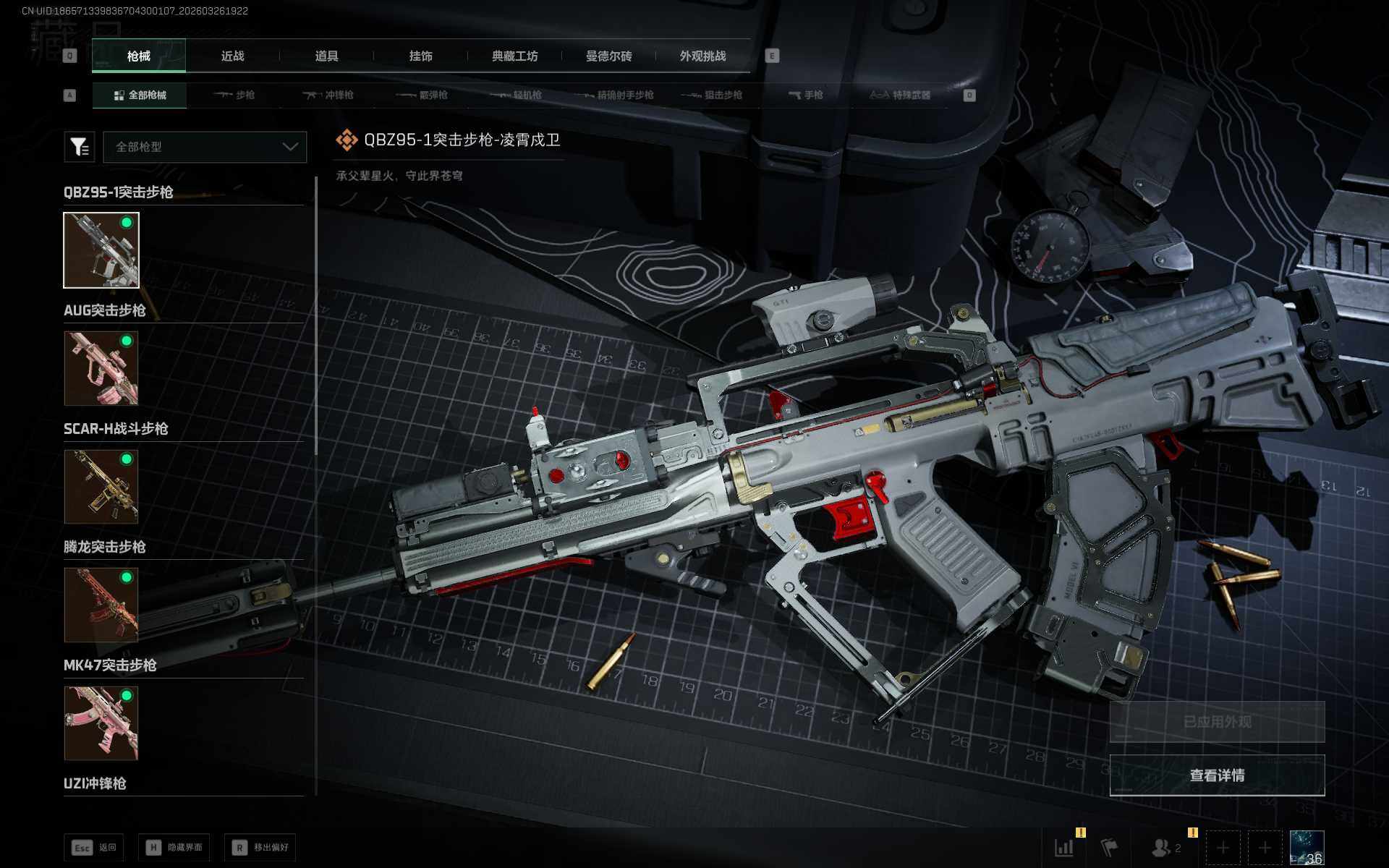Click the funnel filter icon
The image size is (1389, 868).
(x=79, y=147)
